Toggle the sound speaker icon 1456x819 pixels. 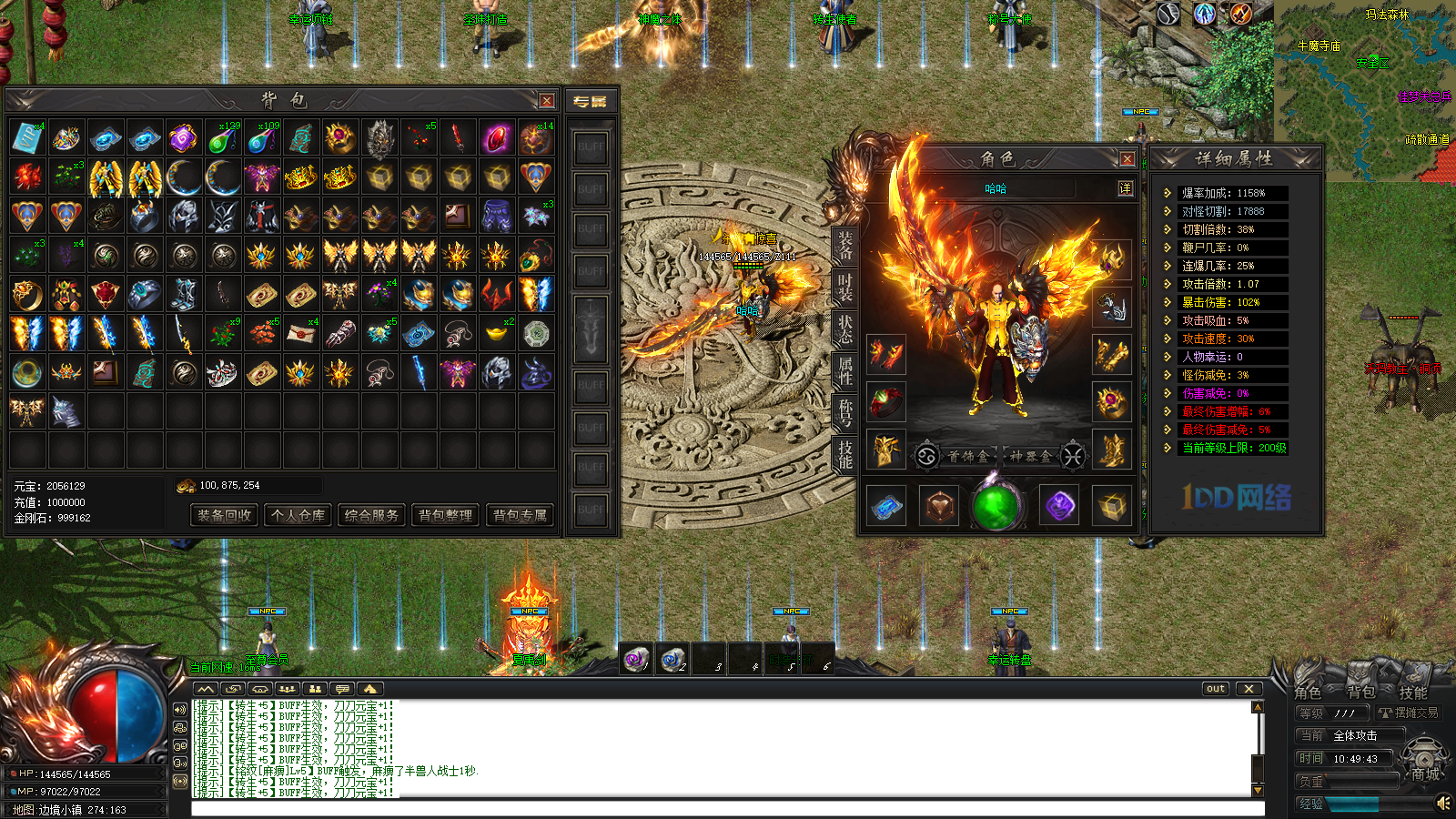tap(1443, 803)
